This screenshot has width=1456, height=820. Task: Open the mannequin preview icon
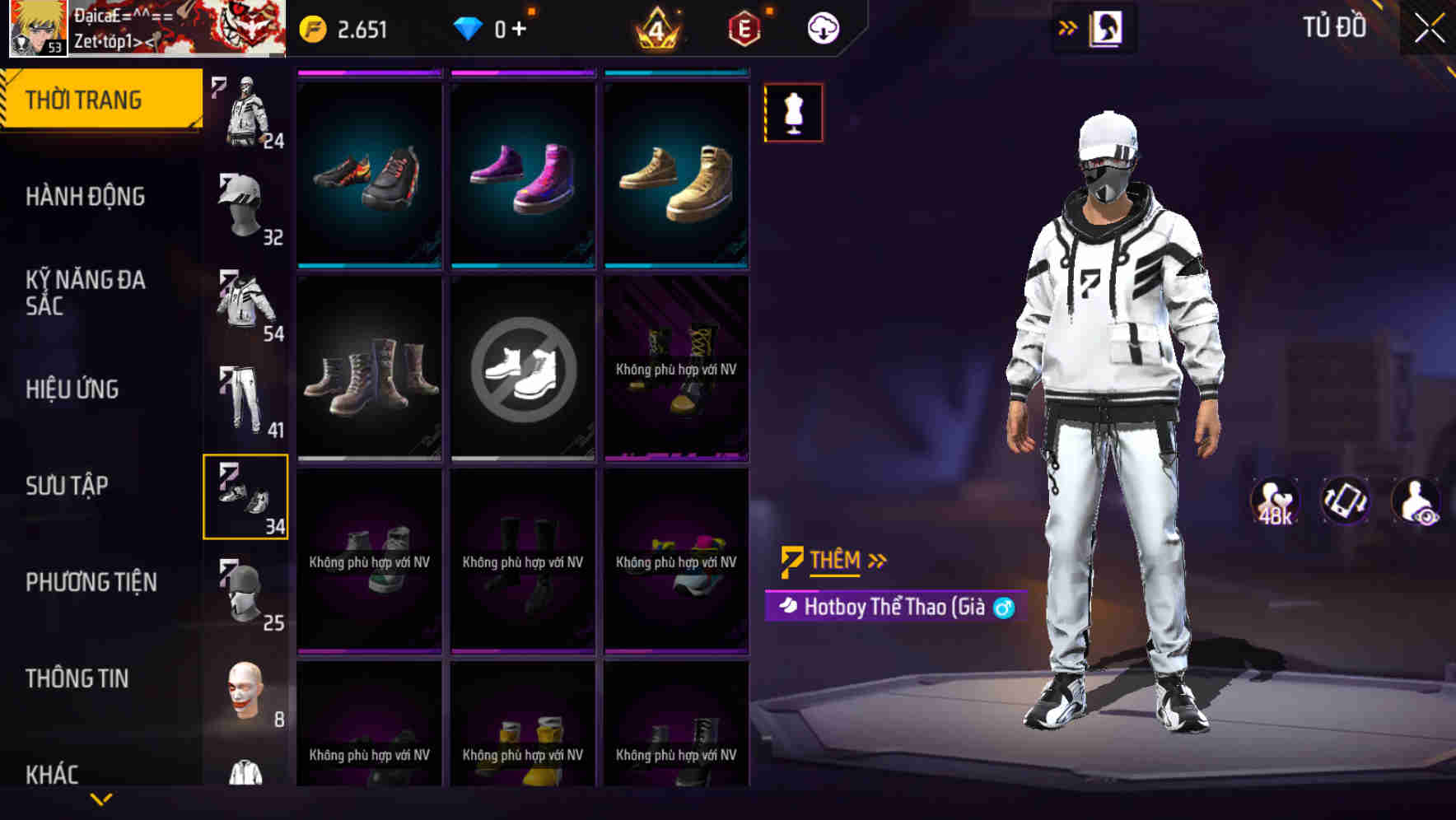pos(792,112)
